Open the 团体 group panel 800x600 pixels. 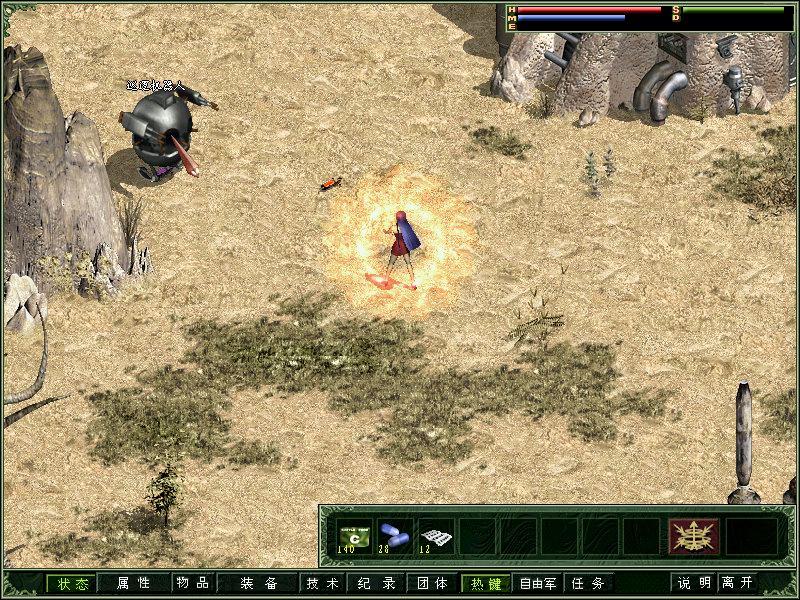433,584
